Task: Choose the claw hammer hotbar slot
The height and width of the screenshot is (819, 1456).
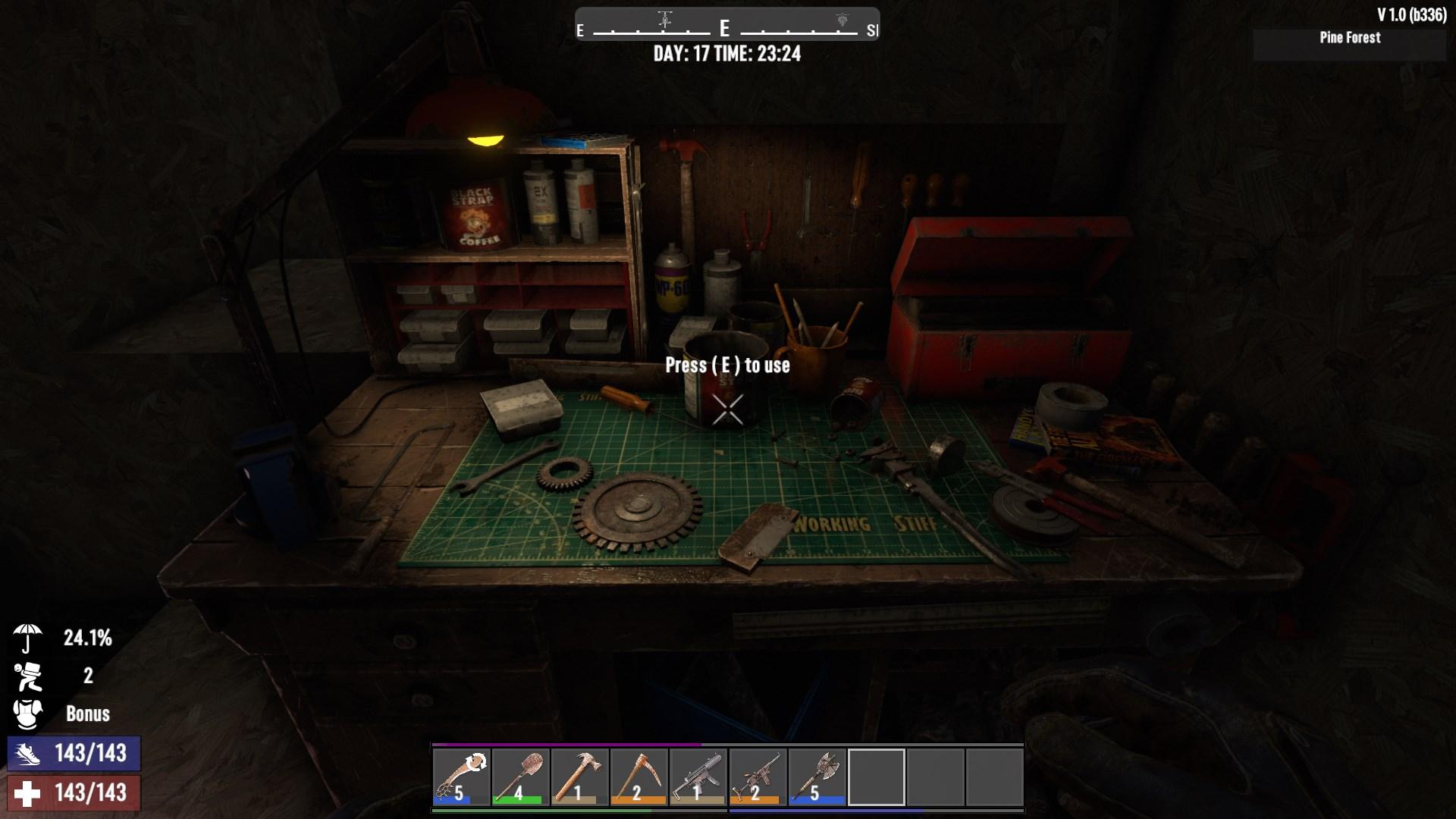Action: (579, 777)
